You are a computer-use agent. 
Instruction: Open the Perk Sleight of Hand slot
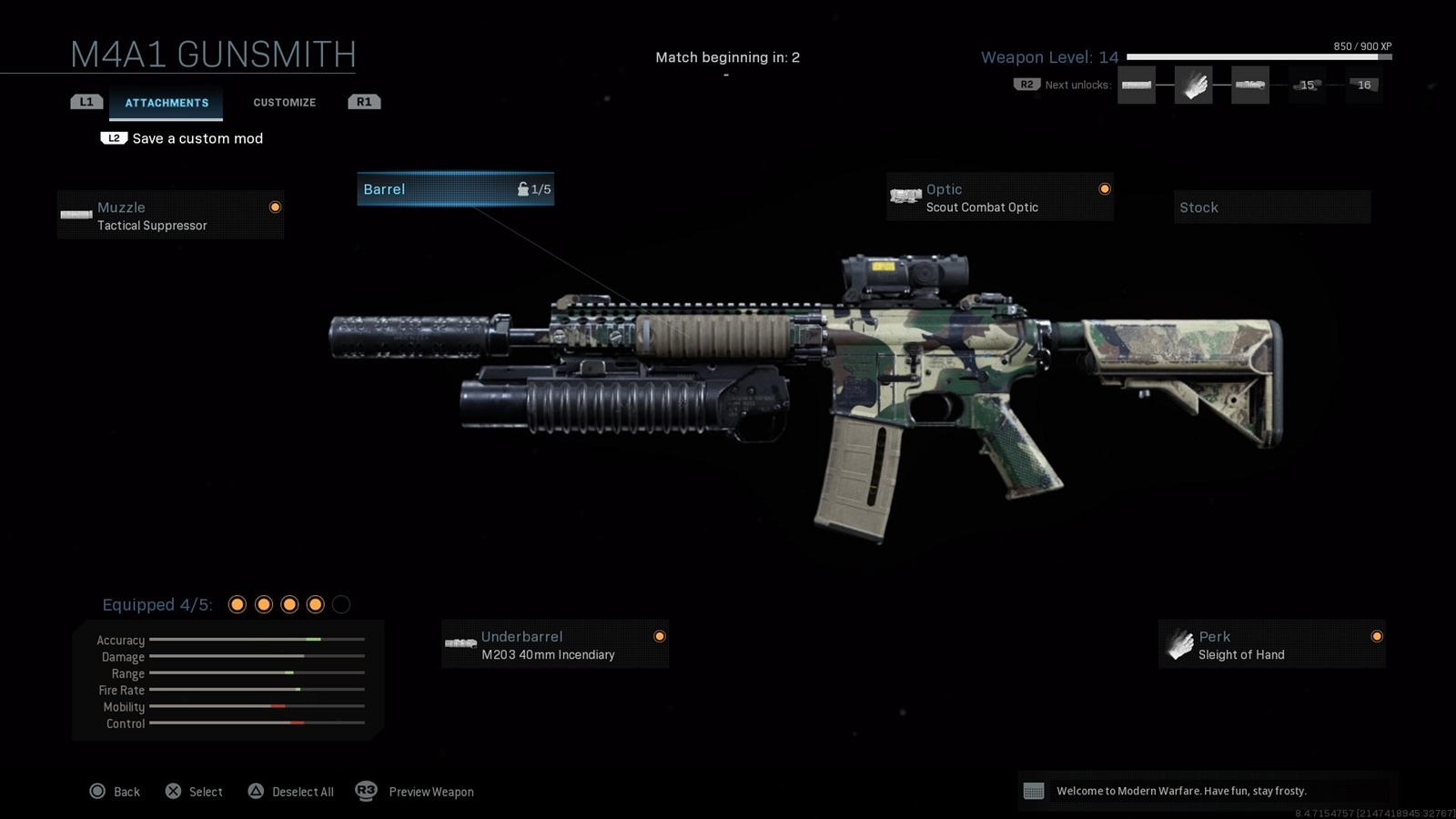[1271, 645]
